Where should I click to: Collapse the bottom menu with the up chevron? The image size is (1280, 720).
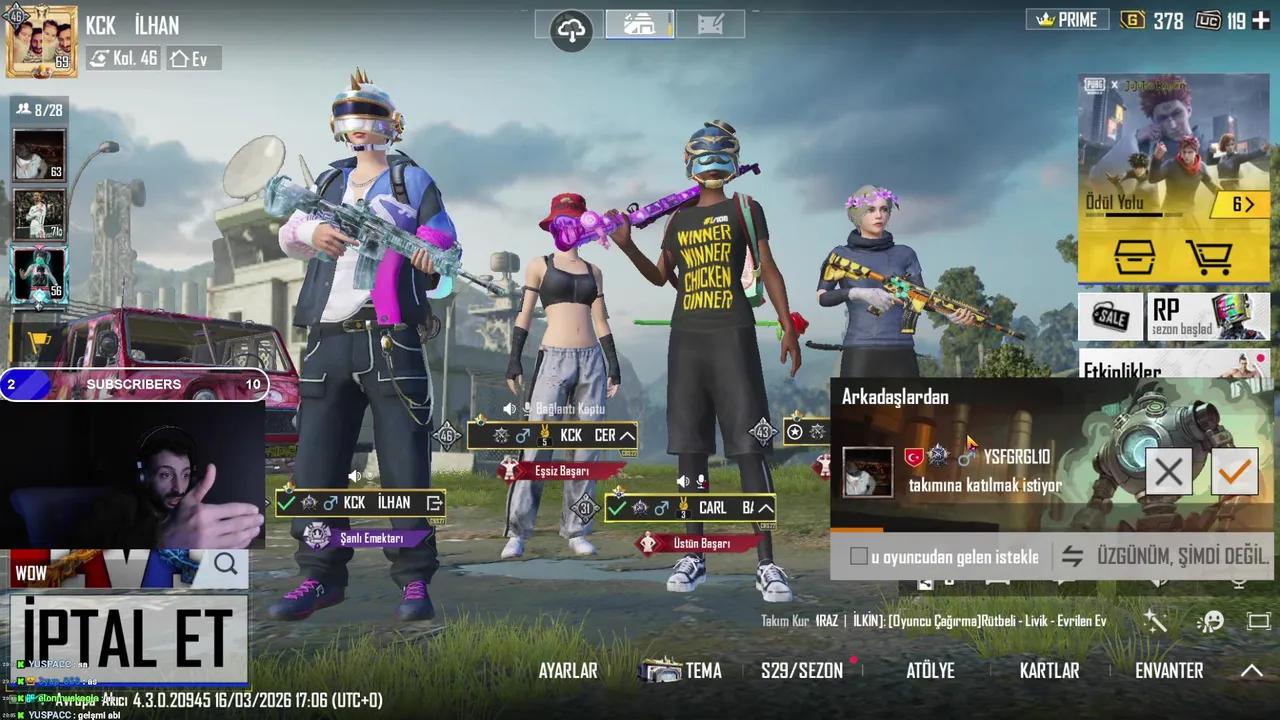click(1252, 671)
